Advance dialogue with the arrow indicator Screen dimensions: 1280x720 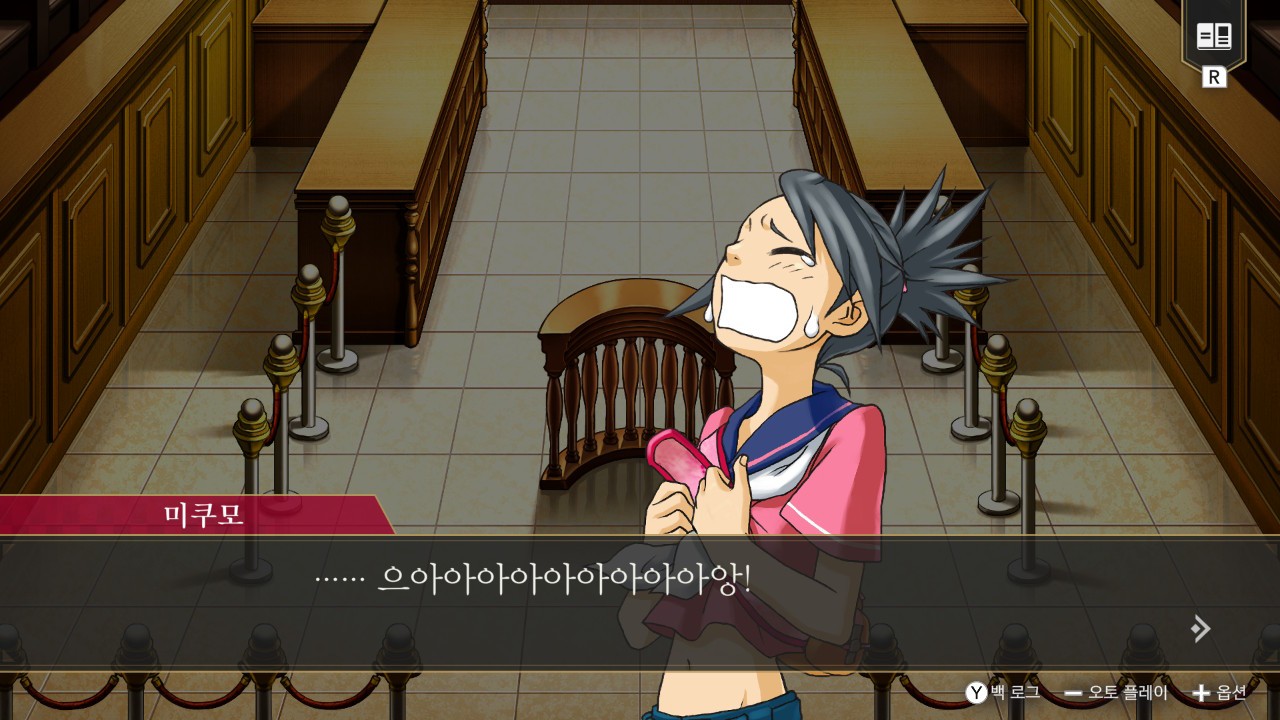1200,628
